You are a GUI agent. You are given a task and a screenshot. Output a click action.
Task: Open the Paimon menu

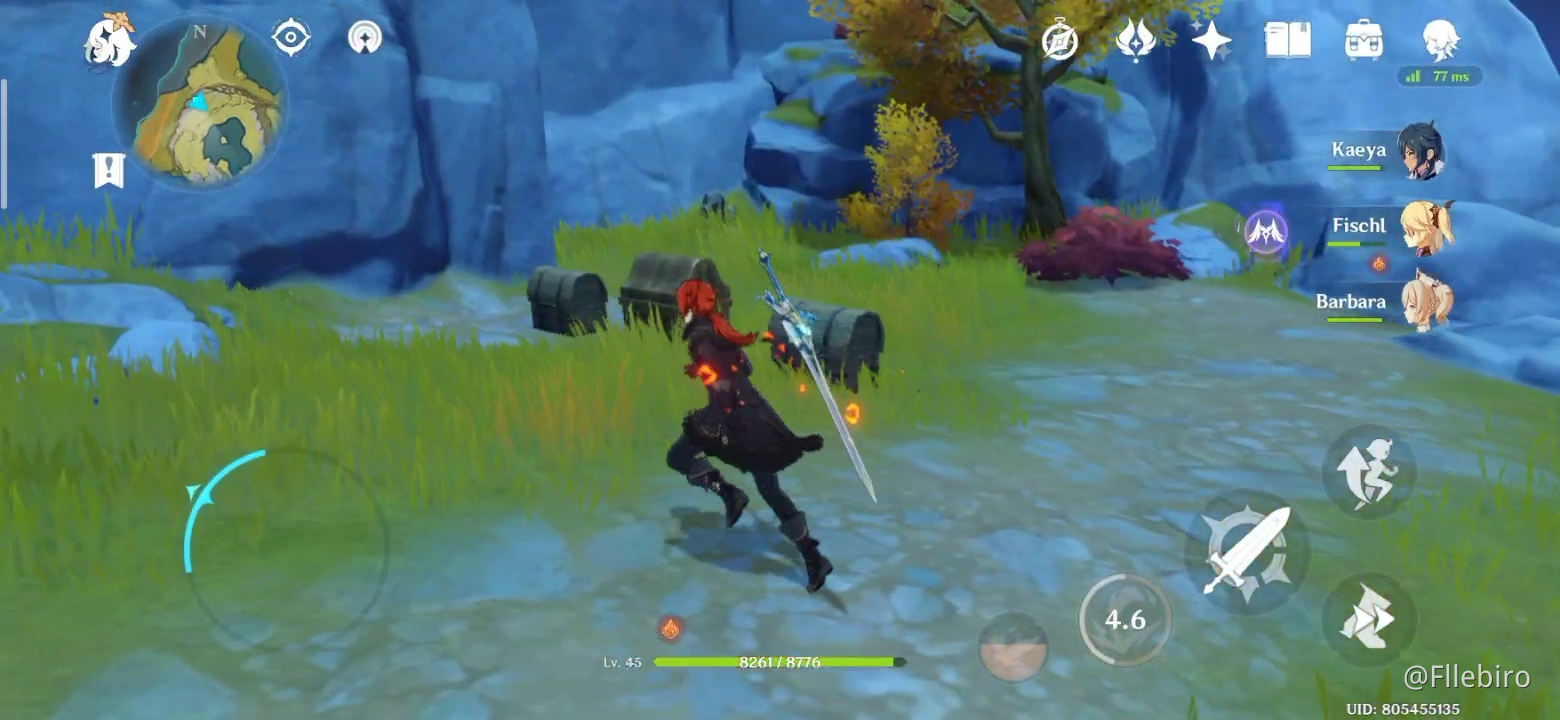click(x=109, y=42)
